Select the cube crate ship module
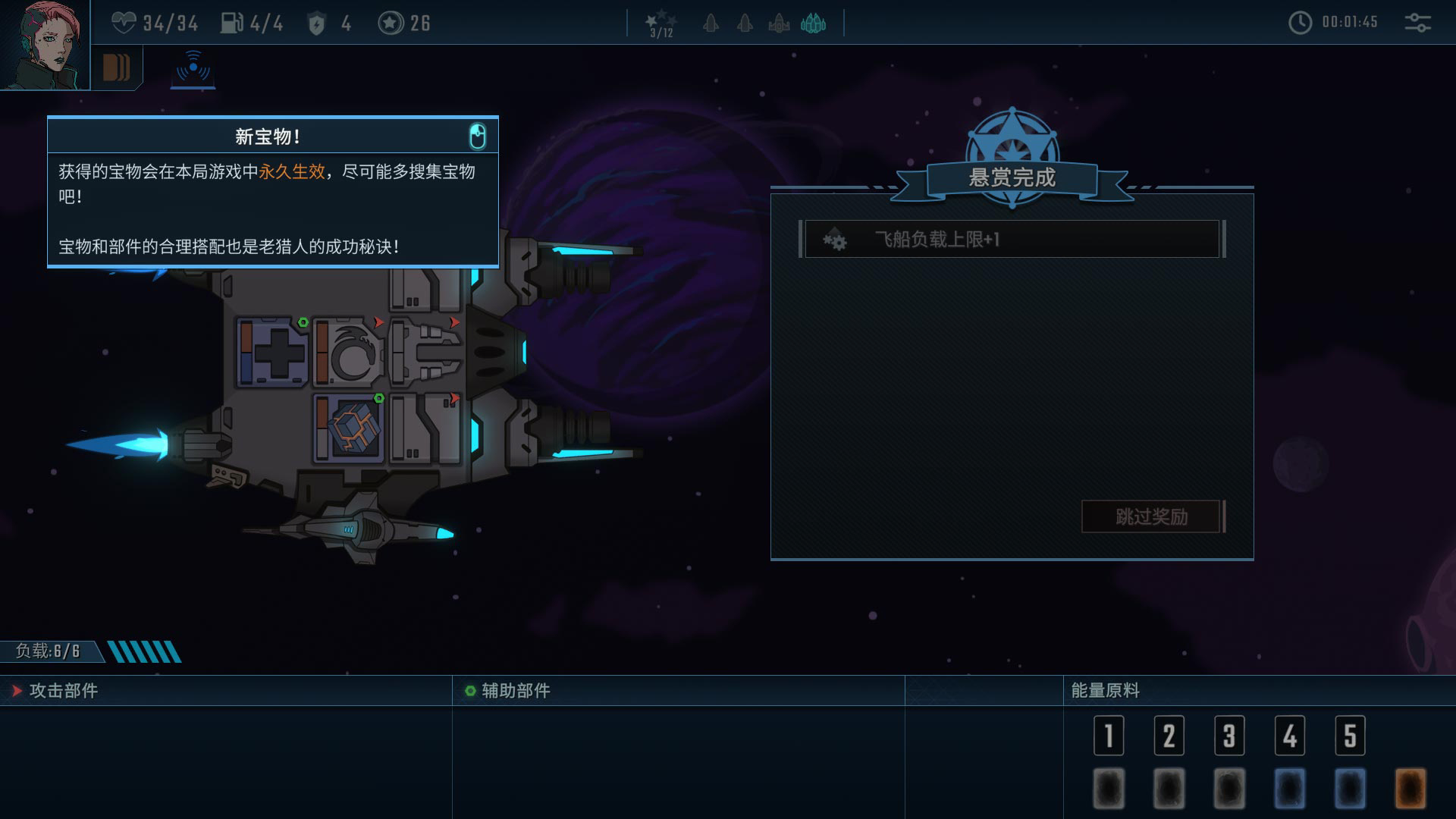This screenshot has height=819, width=1456. tap(350, 428)
